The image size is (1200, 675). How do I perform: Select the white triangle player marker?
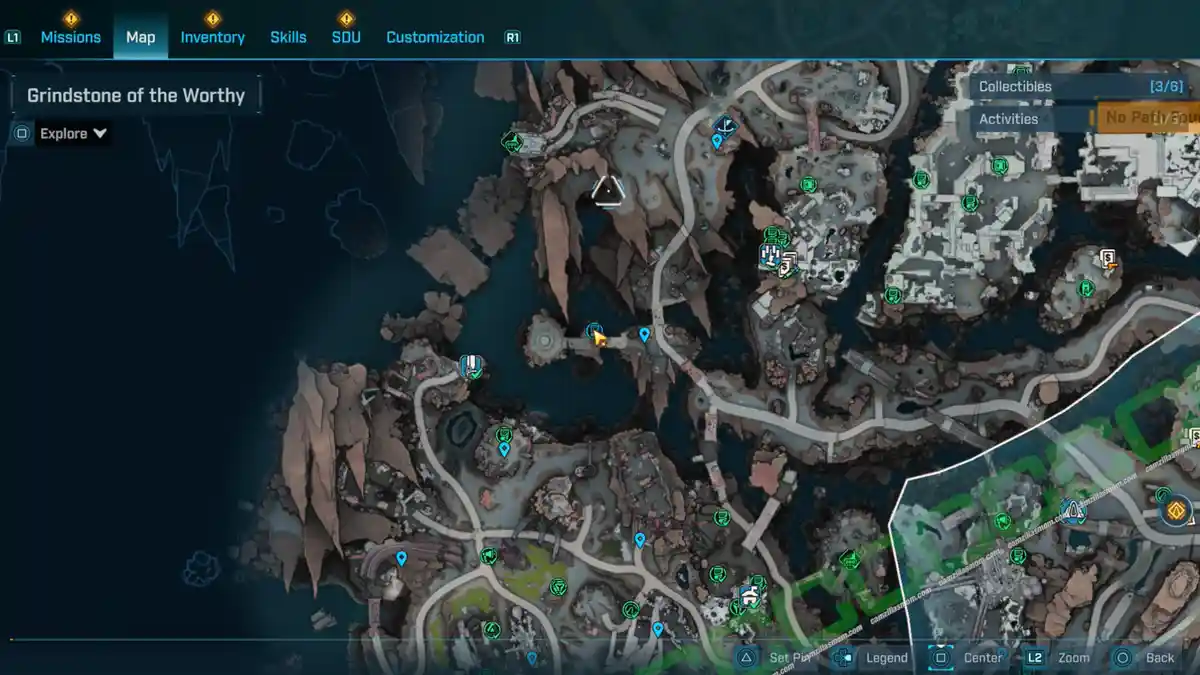click(x=607, y=189)
